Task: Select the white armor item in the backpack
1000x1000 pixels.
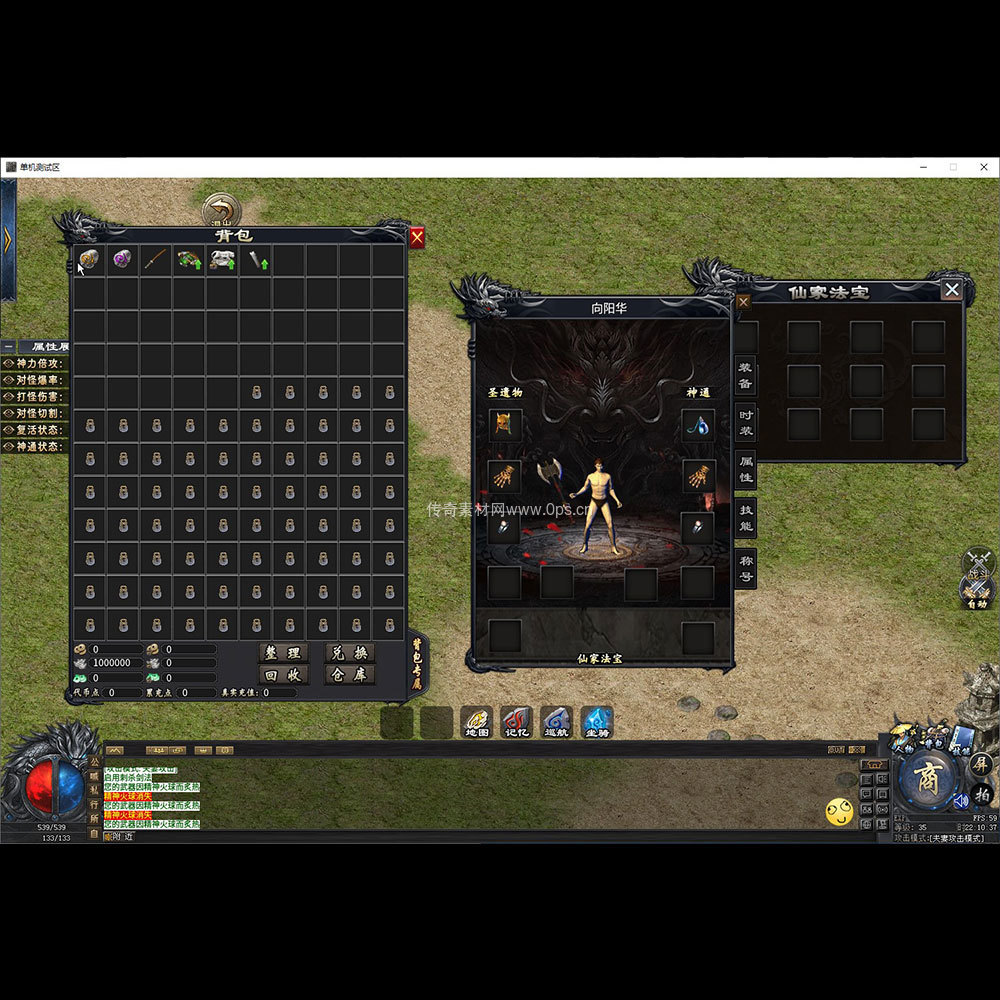Action: [x=222, y=260]
